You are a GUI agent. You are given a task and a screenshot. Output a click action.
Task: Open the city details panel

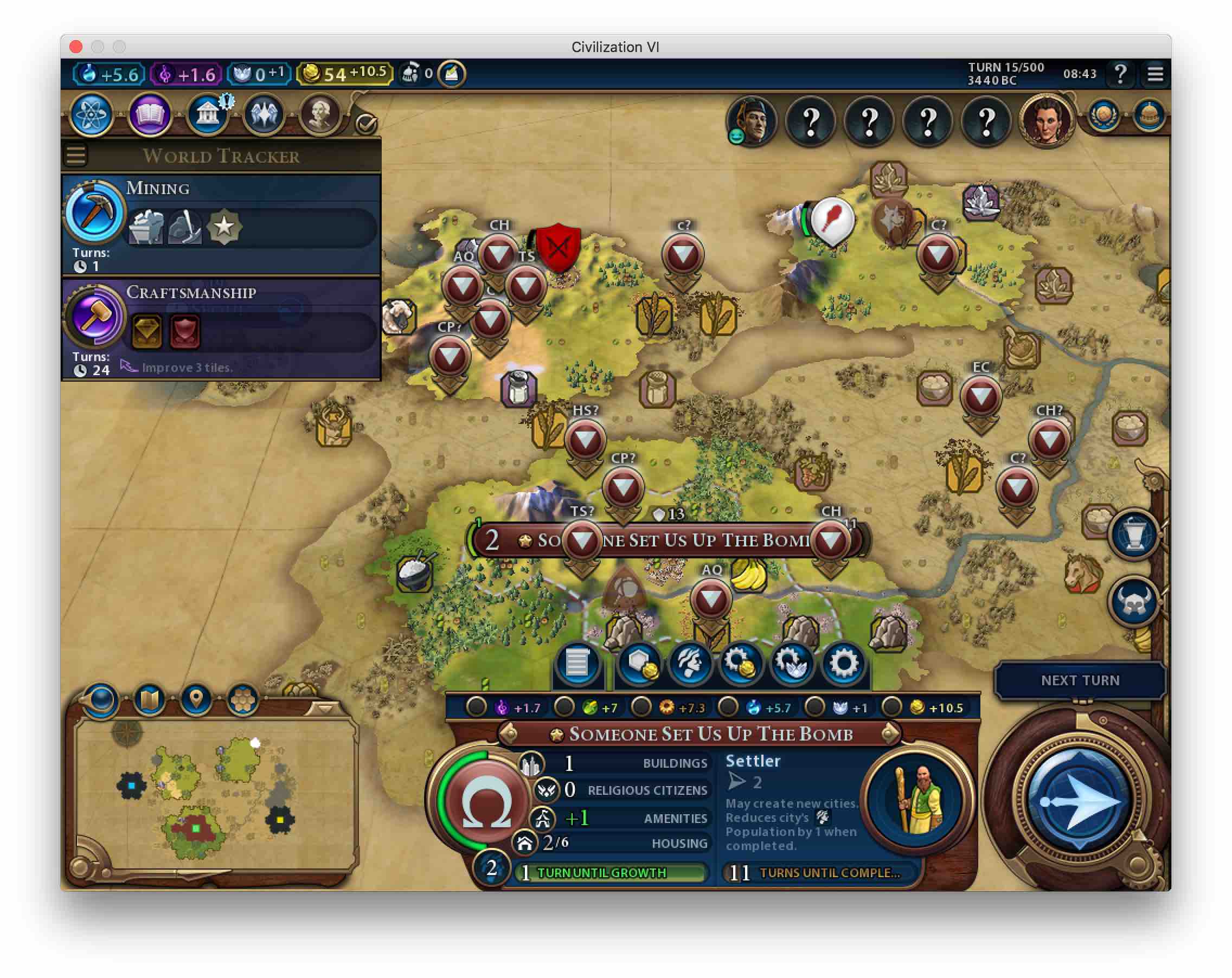(x=576, y=664)
